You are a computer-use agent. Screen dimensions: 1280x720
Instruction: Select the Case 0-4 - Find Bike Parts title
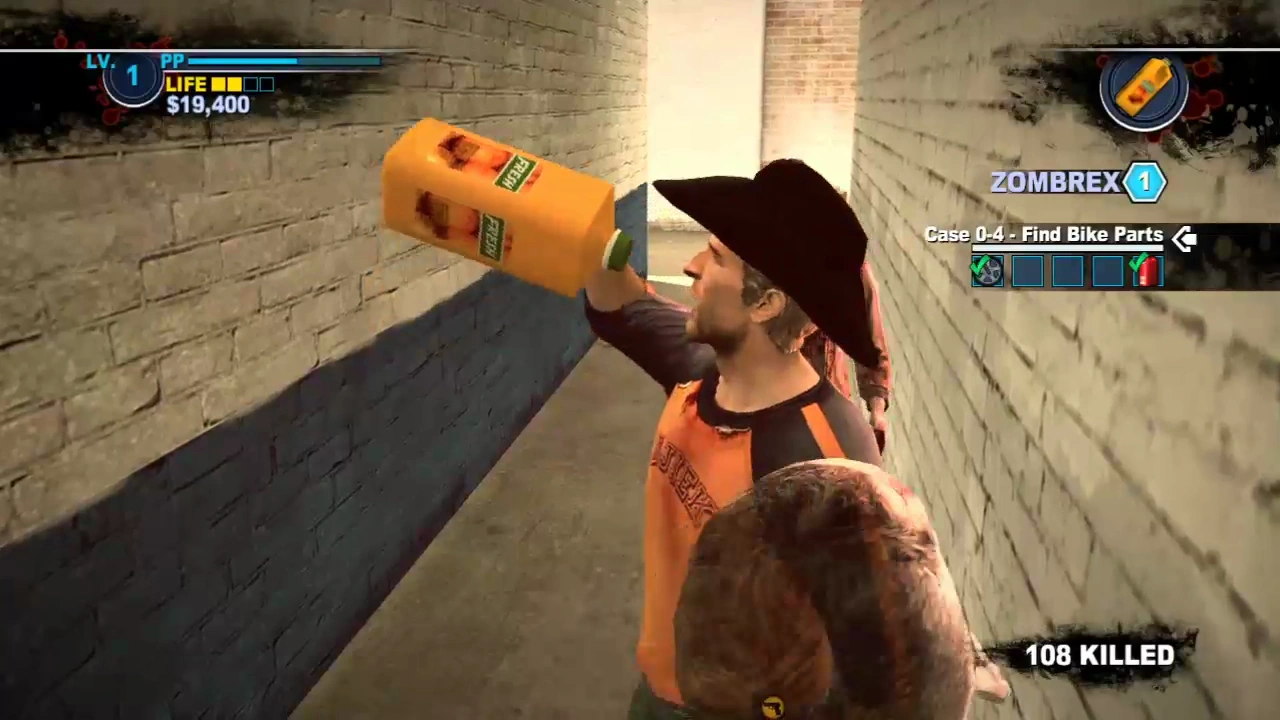pos(1043,234)
